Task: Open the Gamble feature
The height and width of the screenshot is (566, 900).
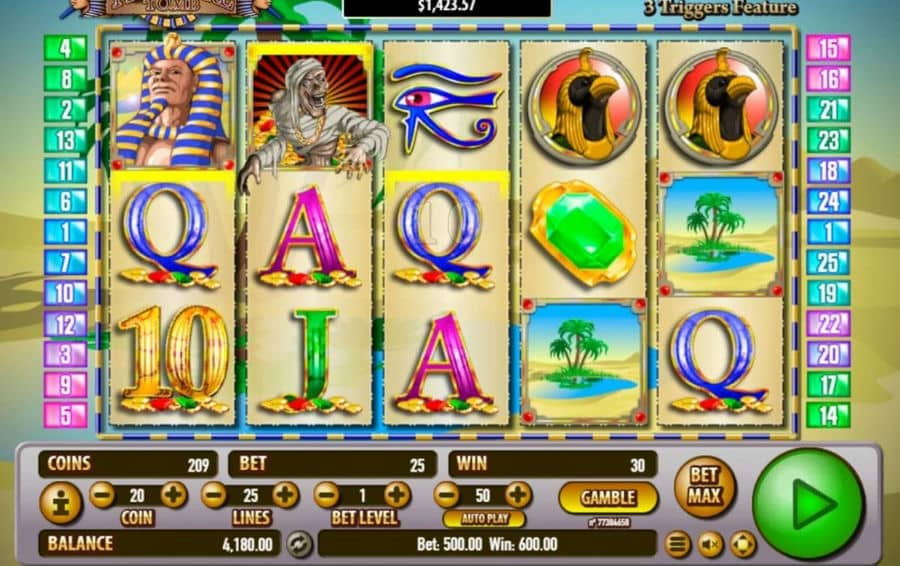Action: pos(607,496)
